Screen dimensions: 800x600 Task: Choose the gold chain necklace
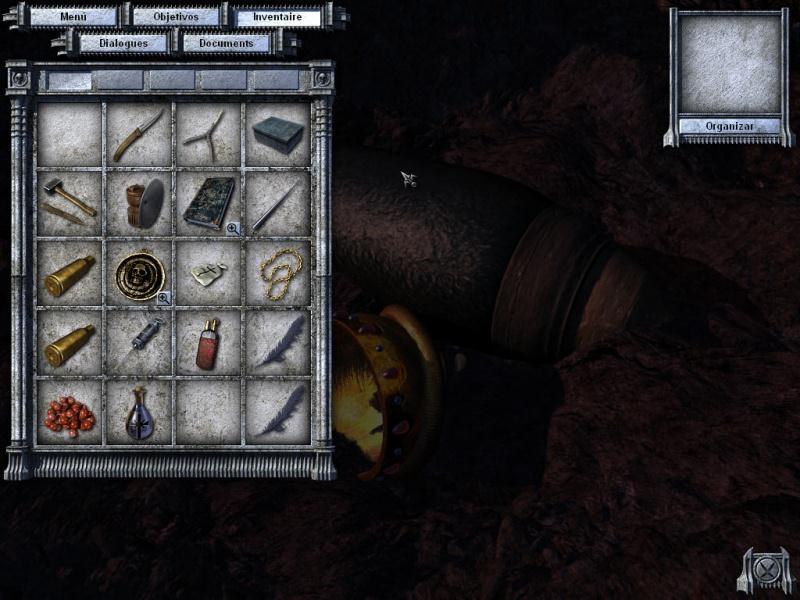(277, 270)
